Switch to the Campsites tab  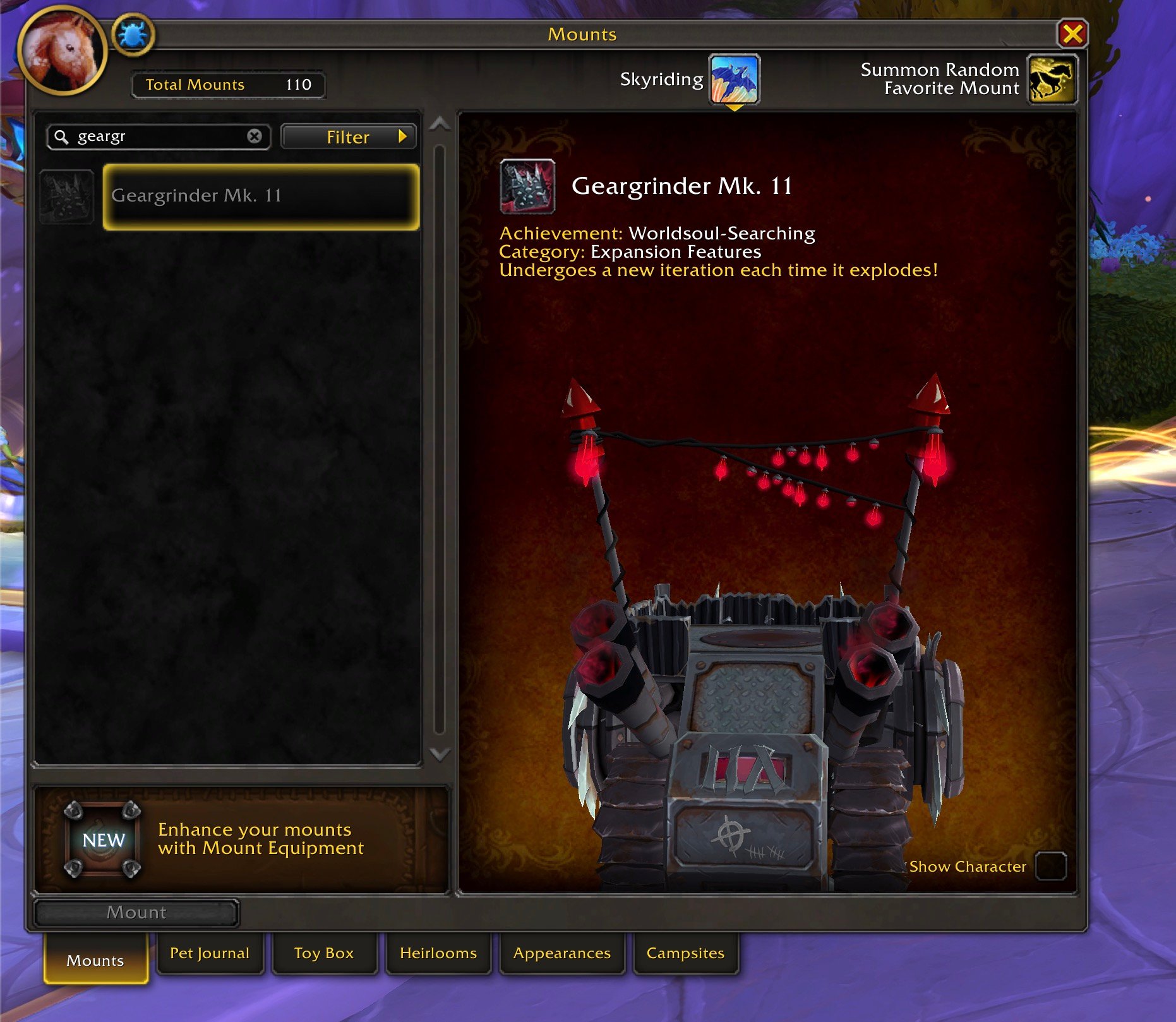(x=685, y=953)
